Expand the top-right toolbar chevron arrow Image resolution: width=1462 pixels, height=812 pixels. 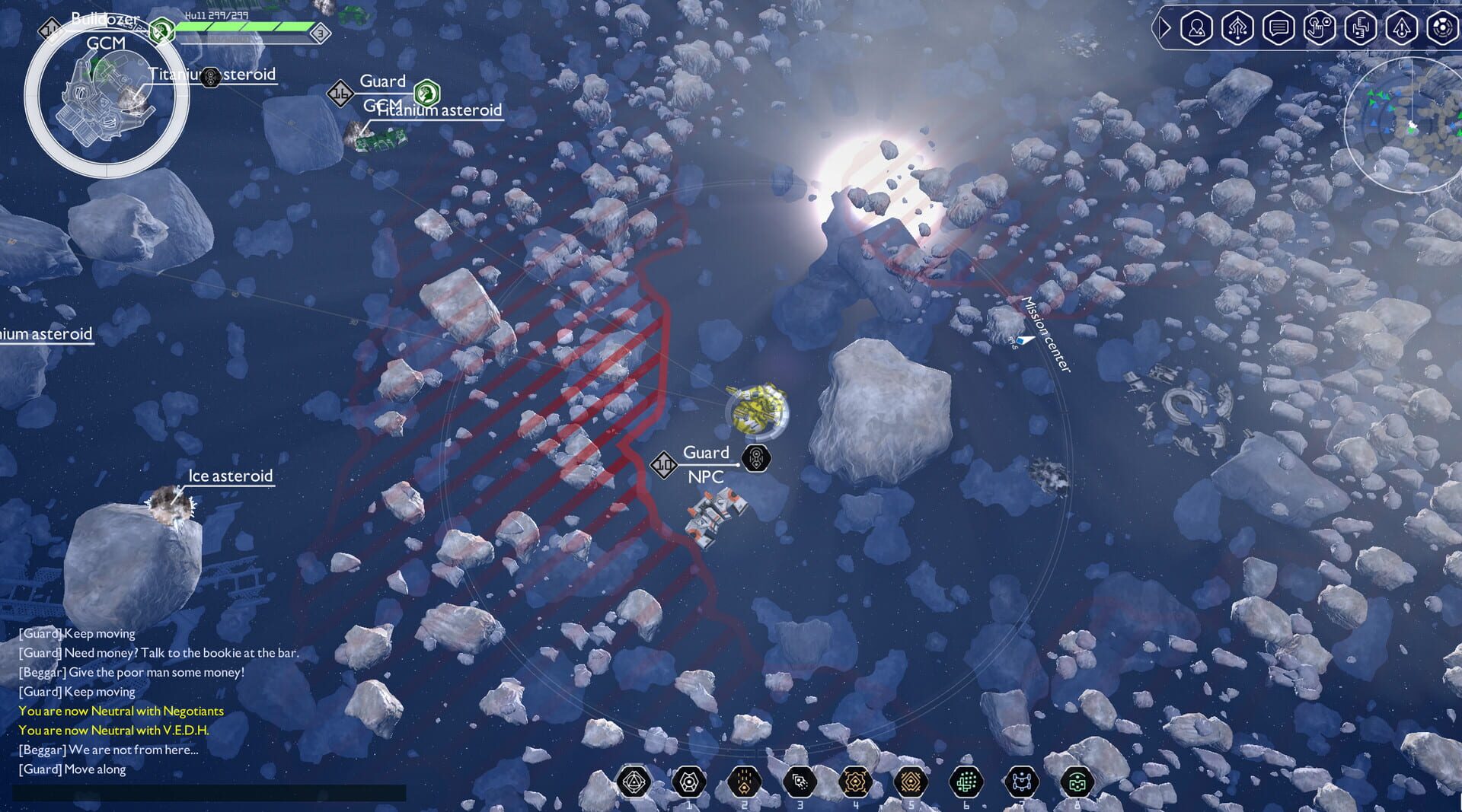[x=1164, y=28]
